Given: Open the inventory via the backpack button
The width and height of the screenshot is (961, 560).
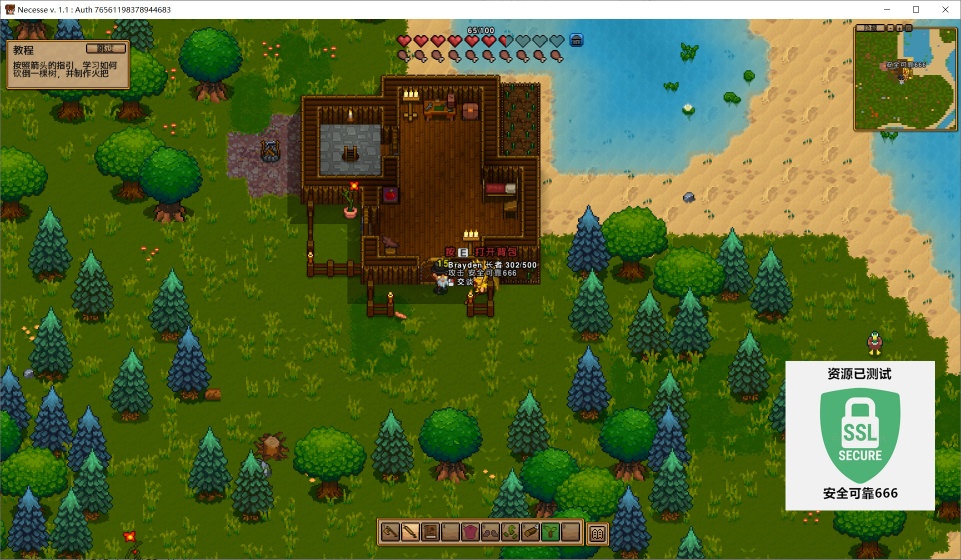Looking at the screenshot, I should pos(598,533).
